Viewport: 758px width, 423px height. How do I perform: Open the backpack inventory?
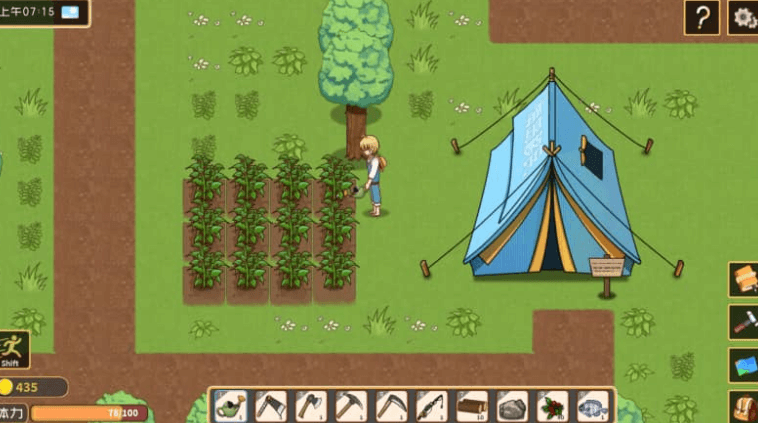pyautogui.click(x=744, y=407)
